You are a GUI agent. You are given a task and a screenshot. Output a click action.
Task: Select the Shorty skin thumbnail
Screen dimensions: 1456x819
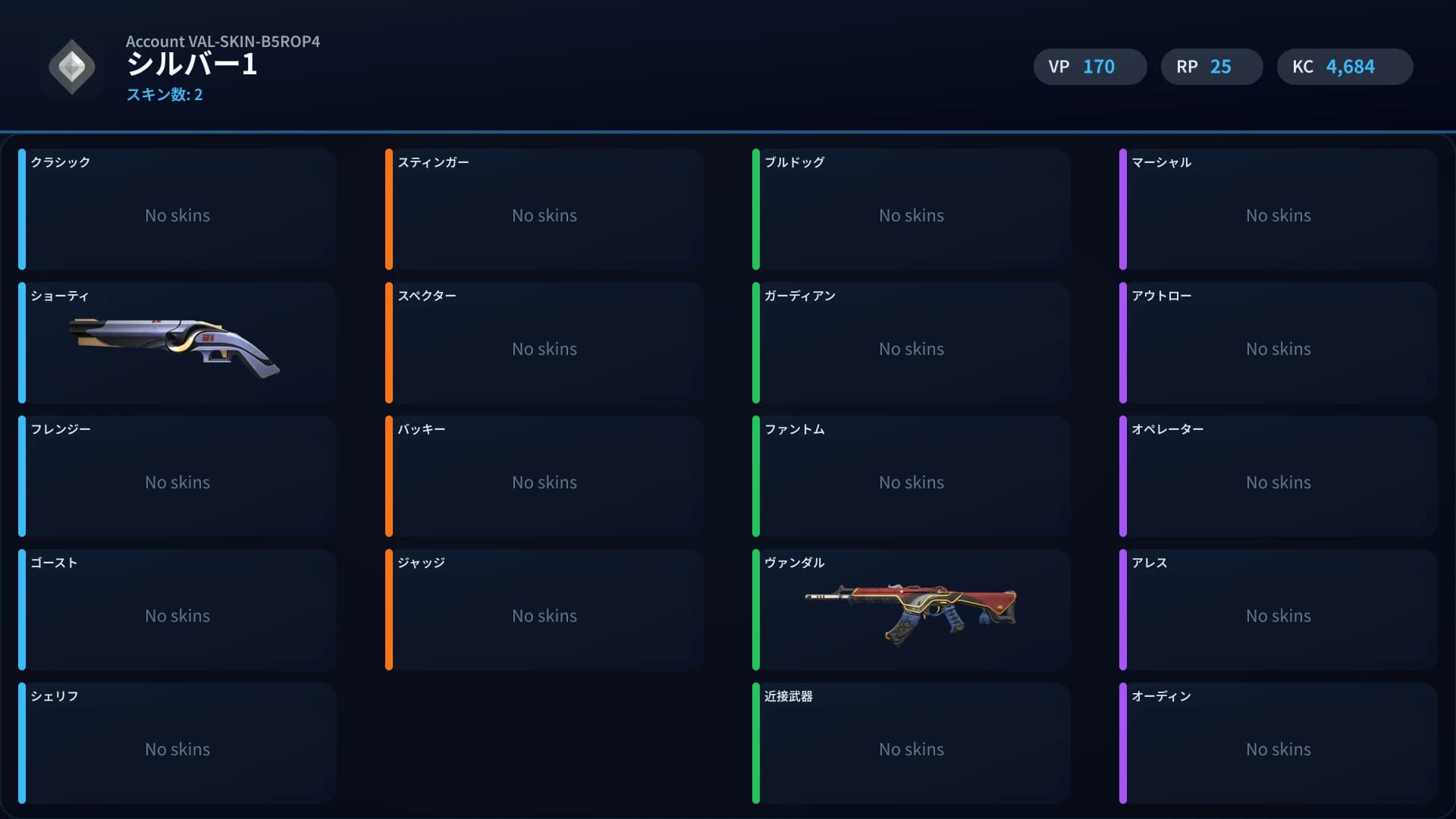176,350
